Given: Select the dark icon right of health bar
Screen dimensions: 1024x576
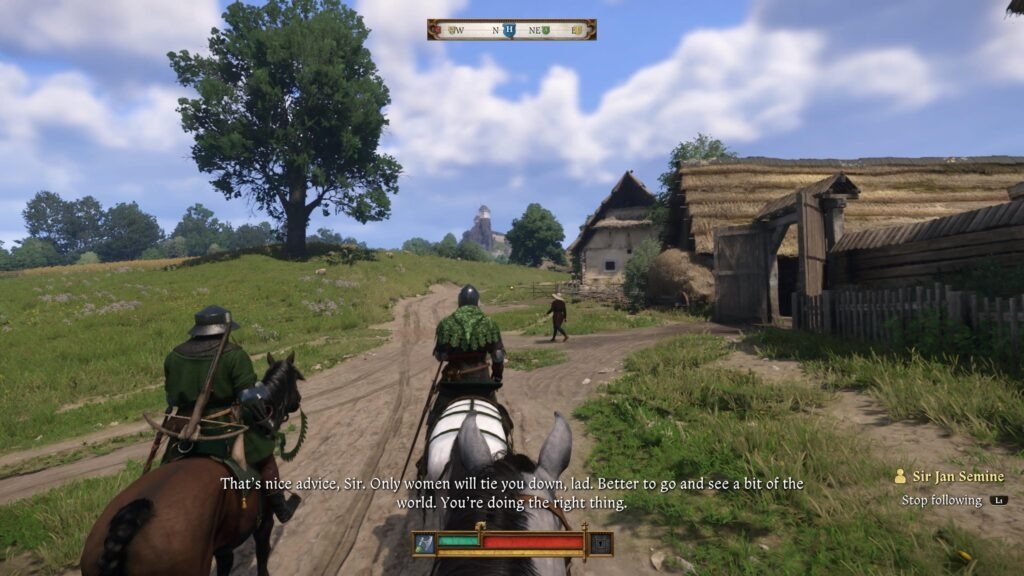Looking at the screenshot, I should (x=599, y=543).
